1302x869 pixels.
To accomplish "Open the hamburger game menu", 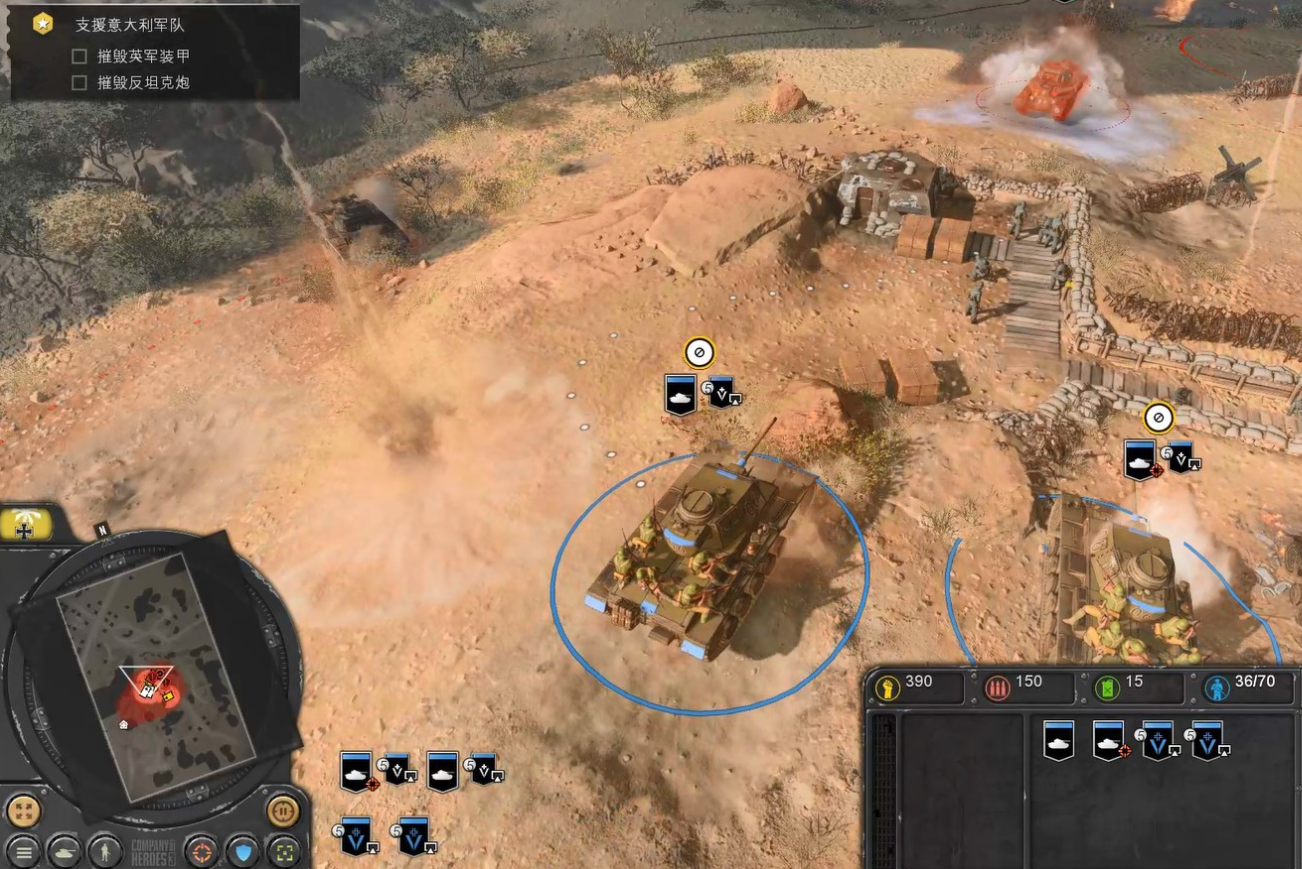I will click(23, 852).
